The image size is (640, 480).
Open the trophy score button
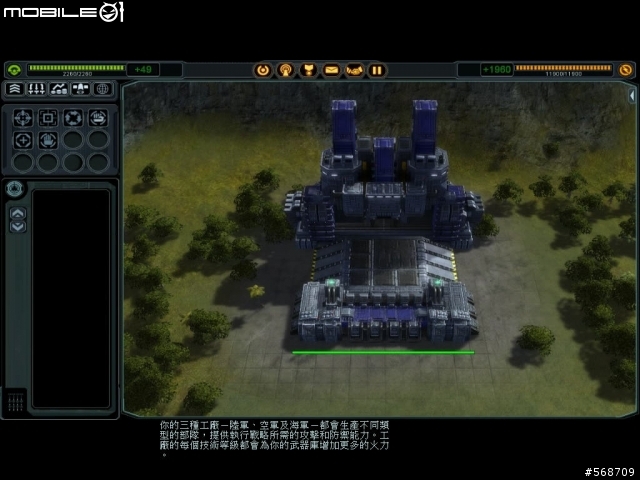pos(308,70)
